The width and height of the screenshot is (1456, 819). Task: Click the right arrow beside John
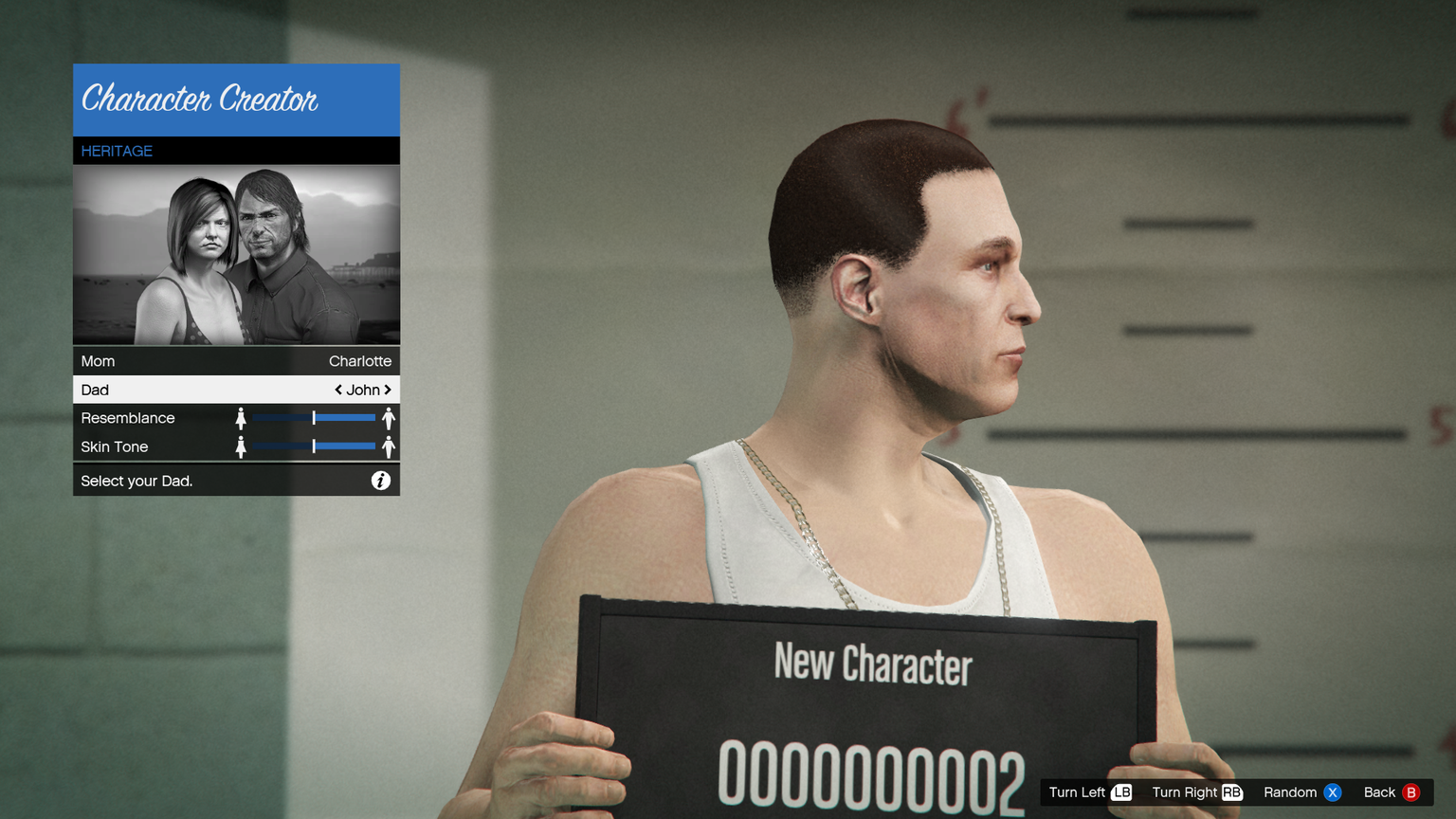coord(388,390)
